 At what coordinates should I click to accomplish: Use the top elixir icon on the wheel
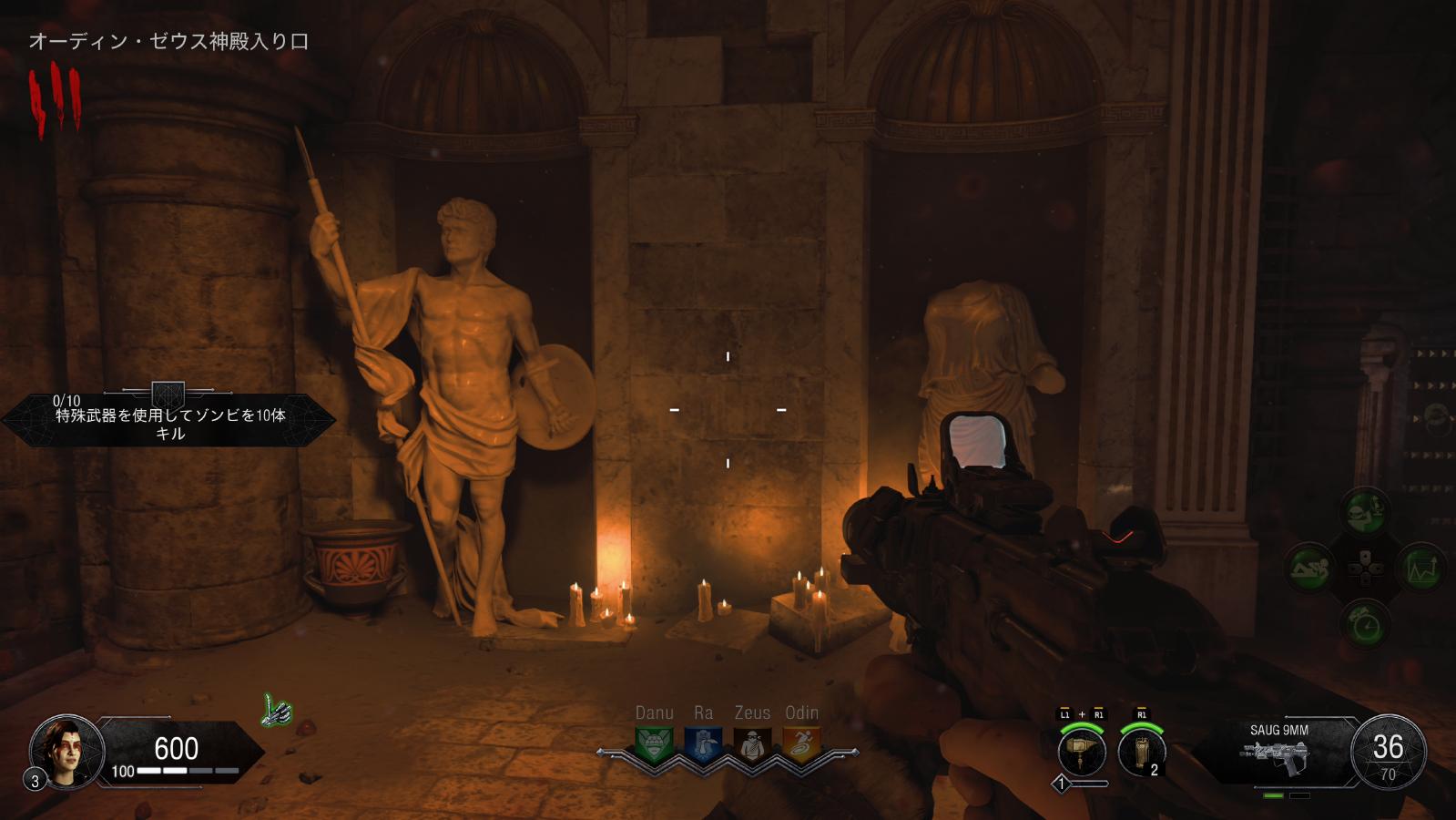1365,511
